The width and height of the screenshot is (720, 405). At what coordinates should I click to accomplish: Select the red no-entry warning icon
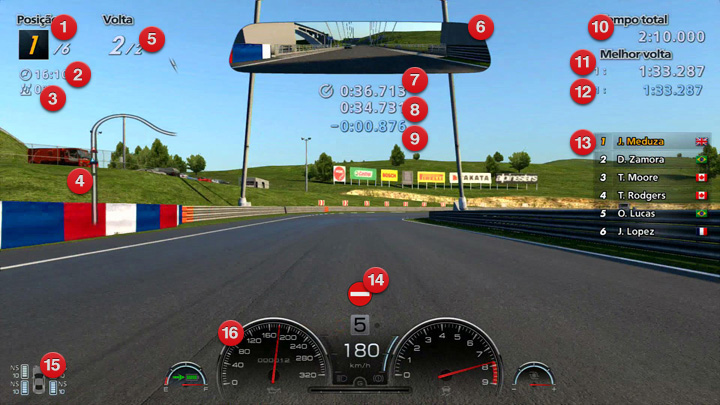coord(359,295)
